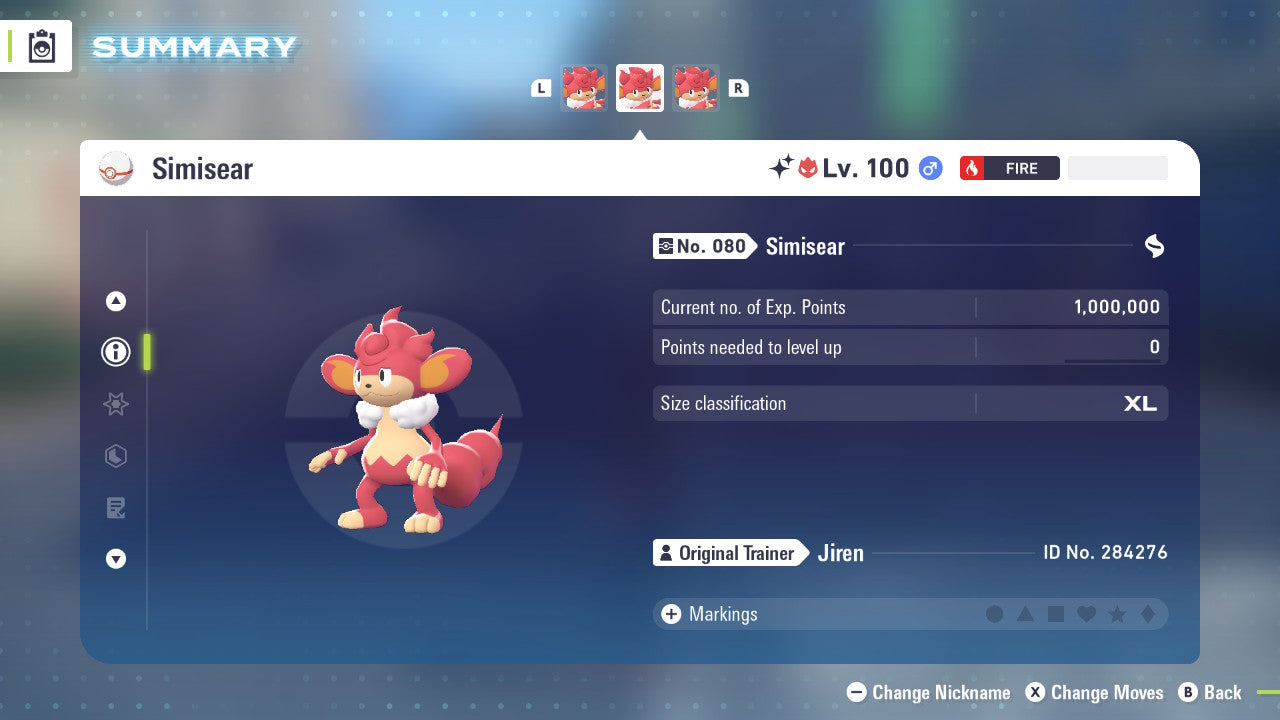Click the up arrow above the sidebar
1280x720 pixels.
pos(115,300)
